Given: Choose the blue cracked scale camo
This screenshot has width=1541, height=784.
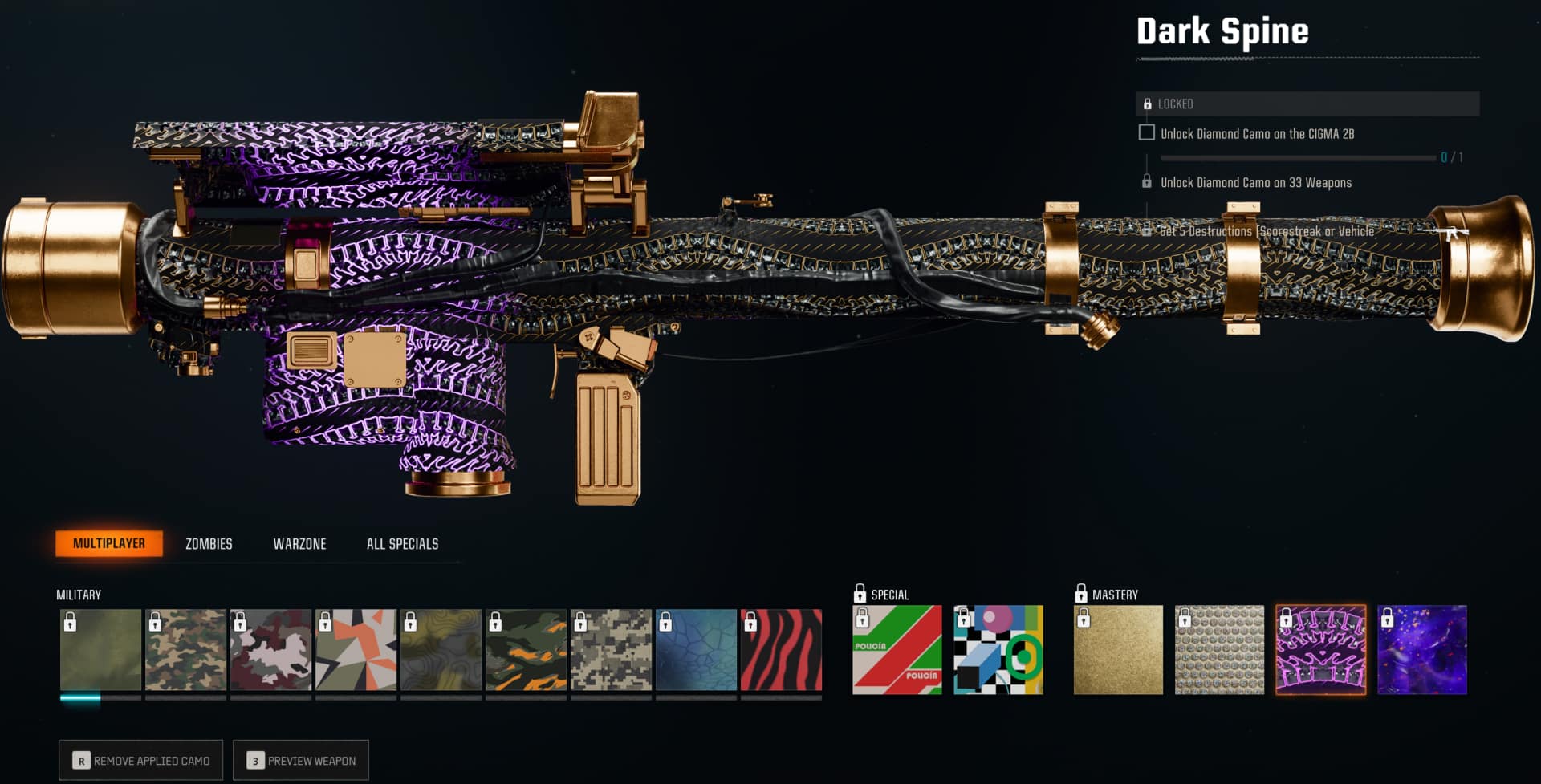Looking at the screenshot, I should tap(696, 650).
